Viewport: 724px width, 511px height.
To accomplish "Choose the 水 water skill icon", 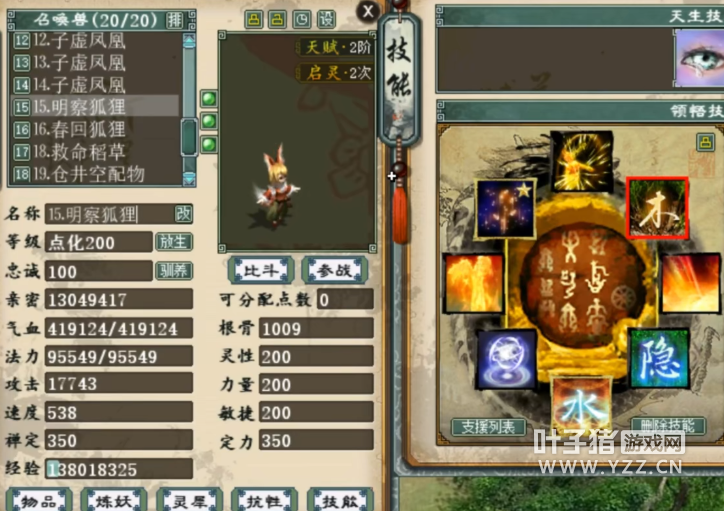I will 580,404.
